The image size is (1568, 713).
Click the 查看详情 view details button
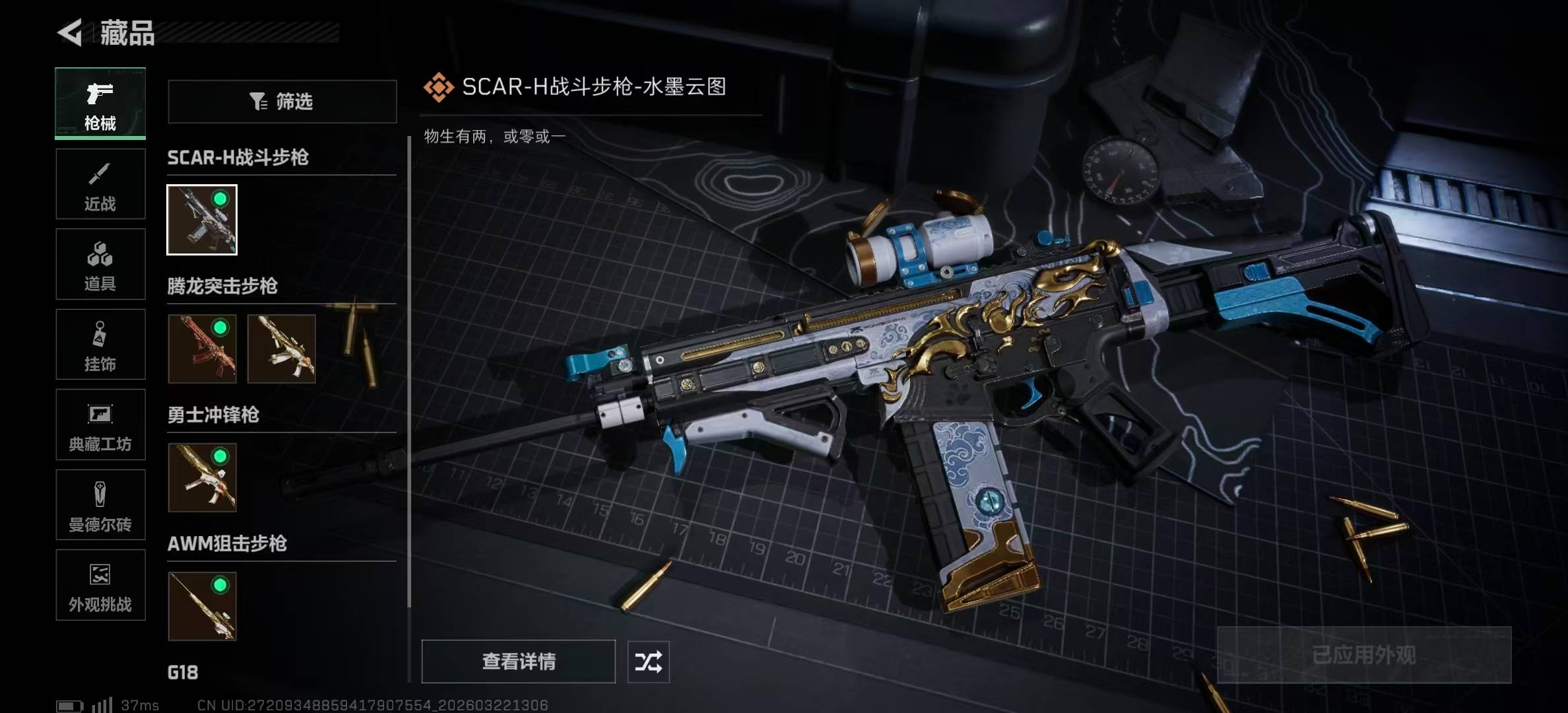pyautogui.click(x=519, y=662)
